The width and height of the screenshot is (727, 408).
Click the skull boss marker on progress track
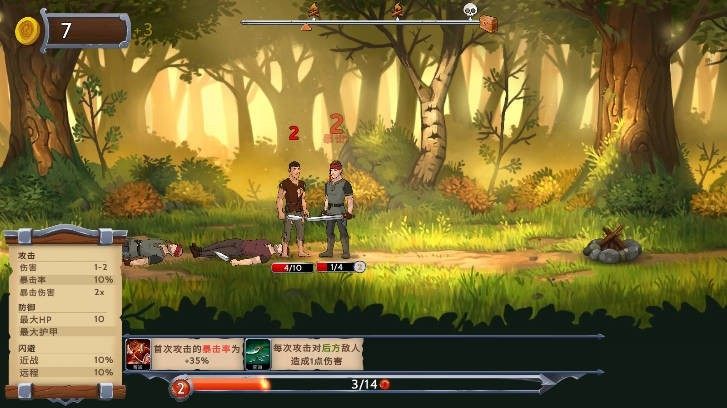469,11
